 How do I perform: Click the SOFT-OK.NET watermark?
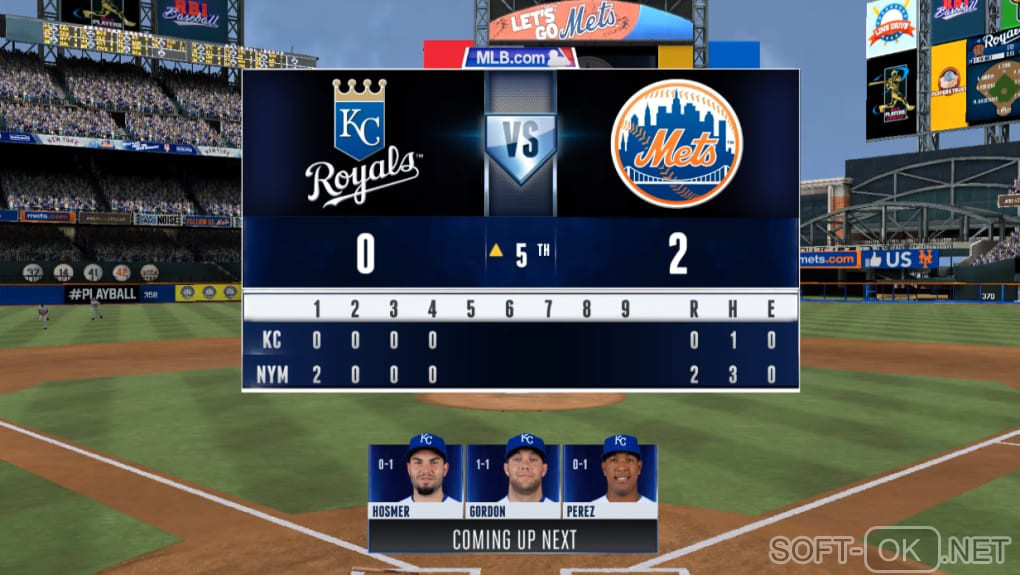[889, 549]
